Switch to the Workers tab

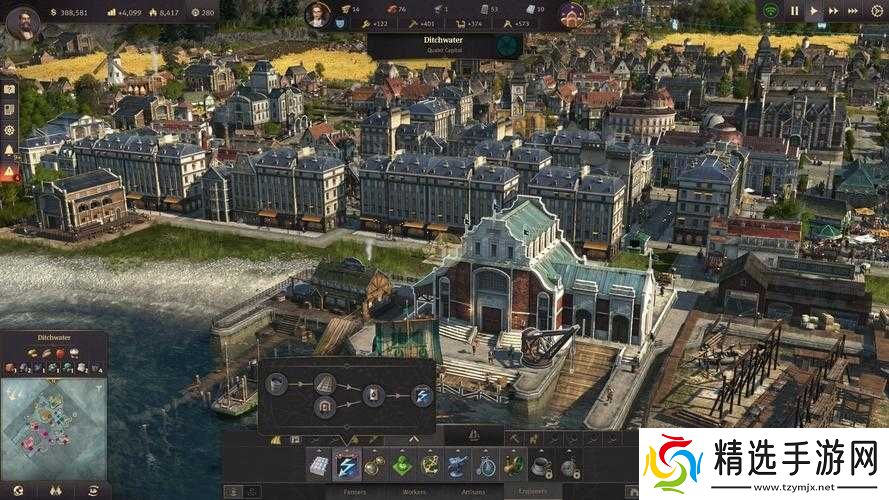(414, 492)
